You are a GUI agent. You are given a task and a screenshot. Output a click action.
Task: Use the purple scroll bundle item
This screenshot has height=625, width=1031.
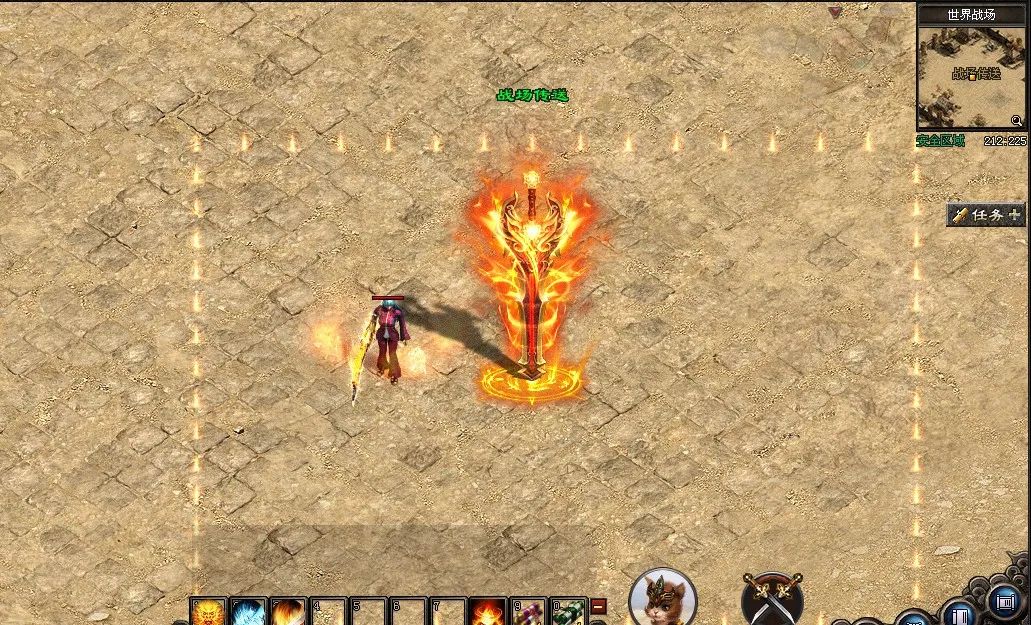(x=528, y=612)
